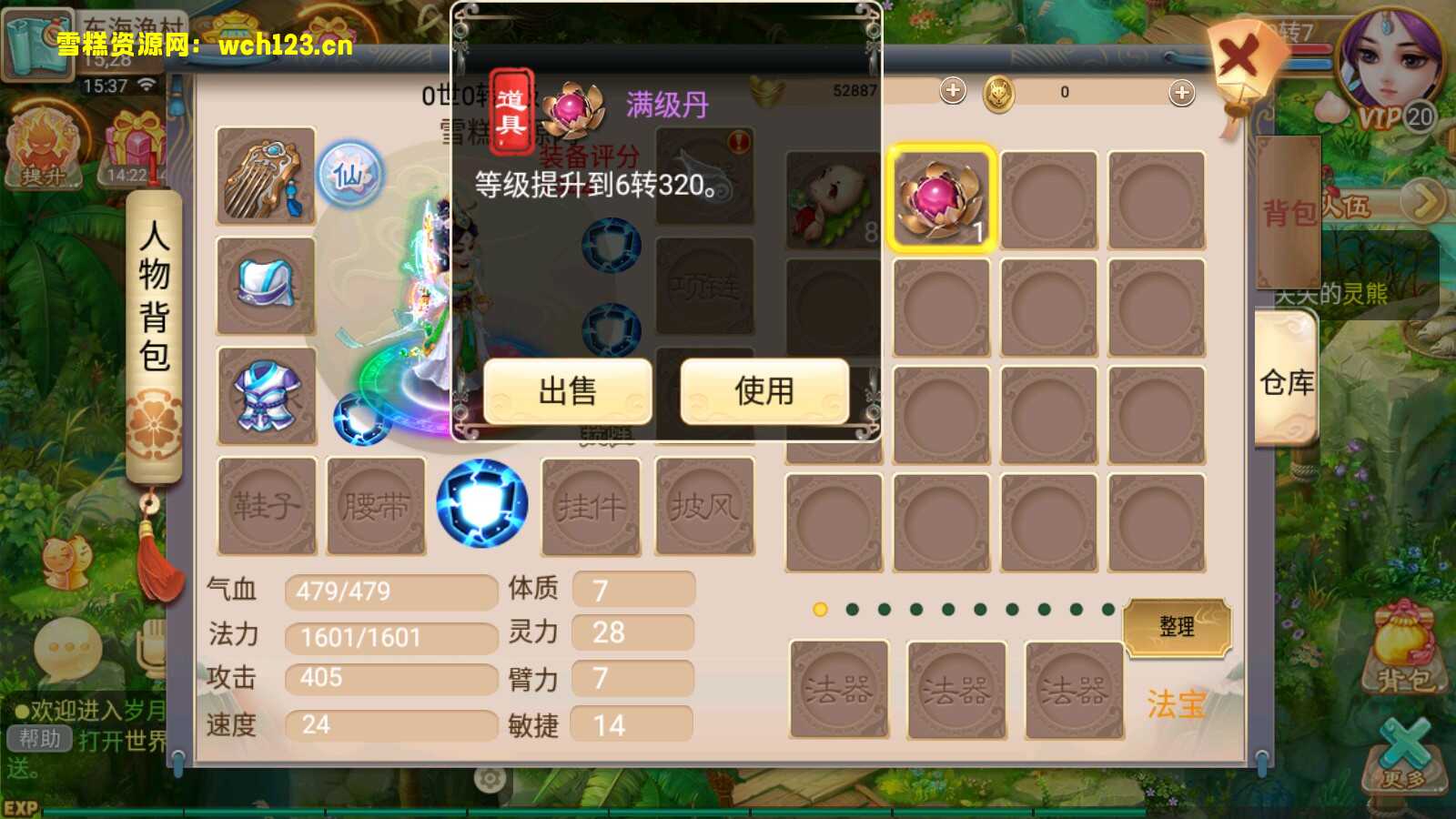Viewport: 1456px width, 819px height.
Task: Use the 满级丹 item
Action: (763, 391)
